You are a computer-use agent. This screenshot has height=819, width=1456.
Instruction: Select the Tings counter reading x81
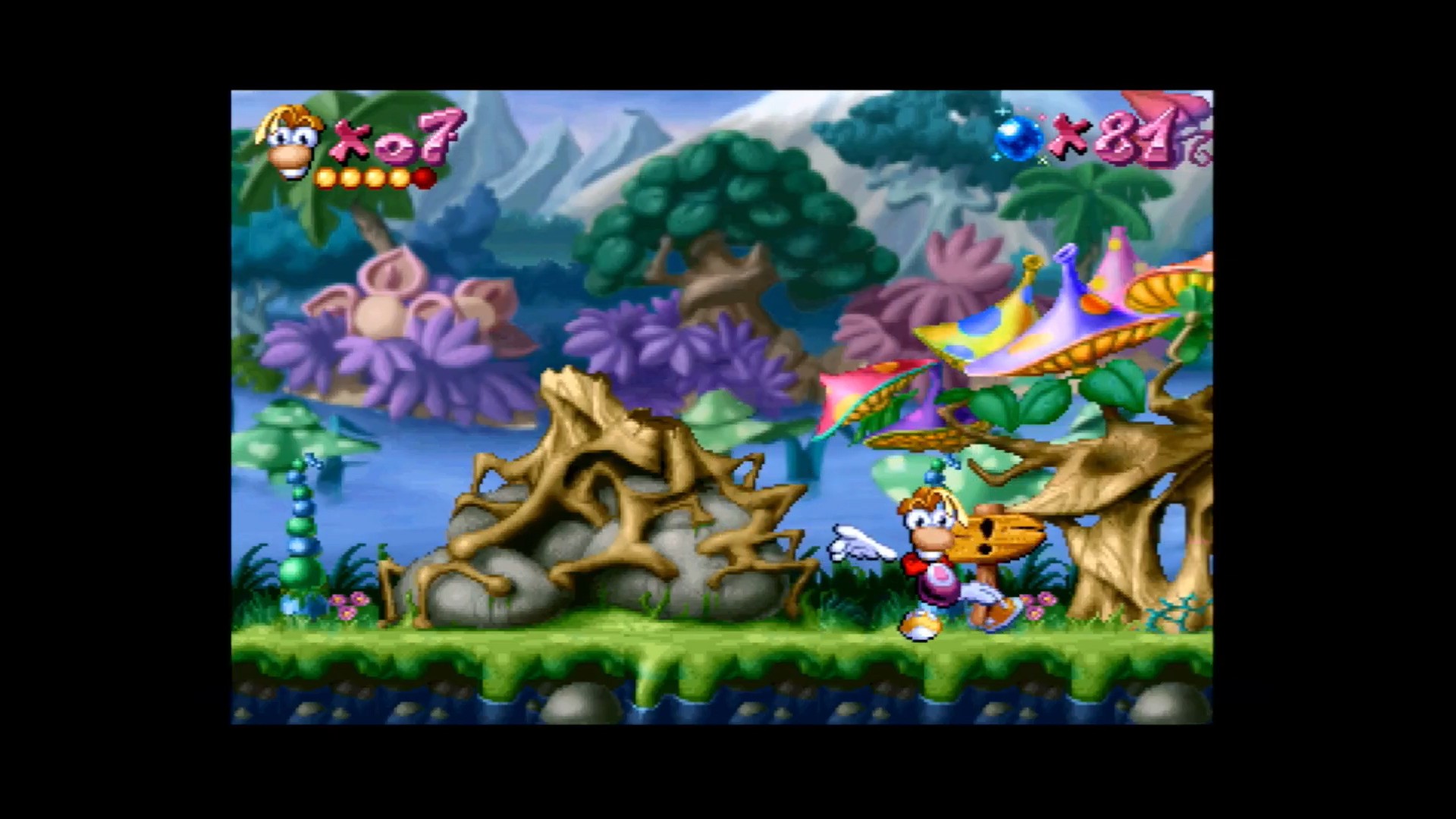point(1115,136)
